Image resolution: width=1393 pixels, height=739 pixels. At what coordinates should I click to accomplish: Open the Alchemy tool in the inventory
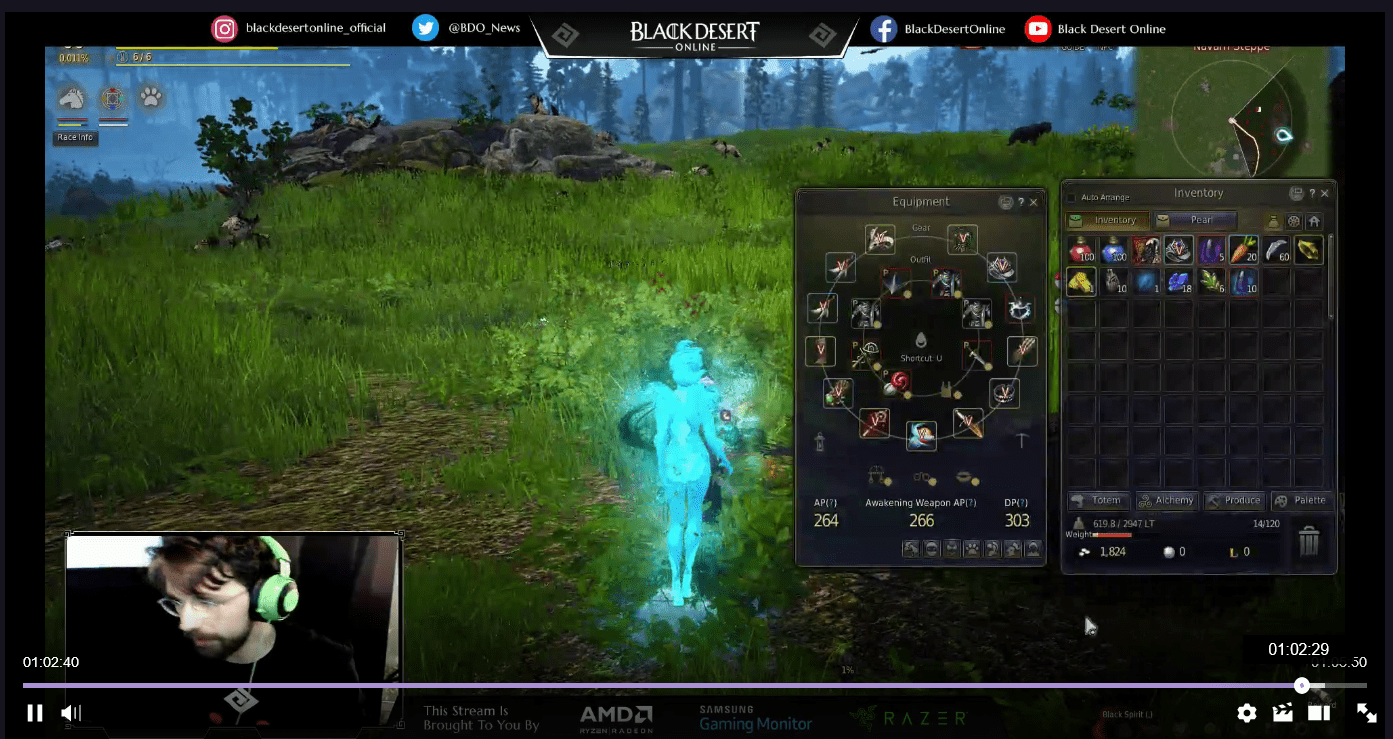1166,500
